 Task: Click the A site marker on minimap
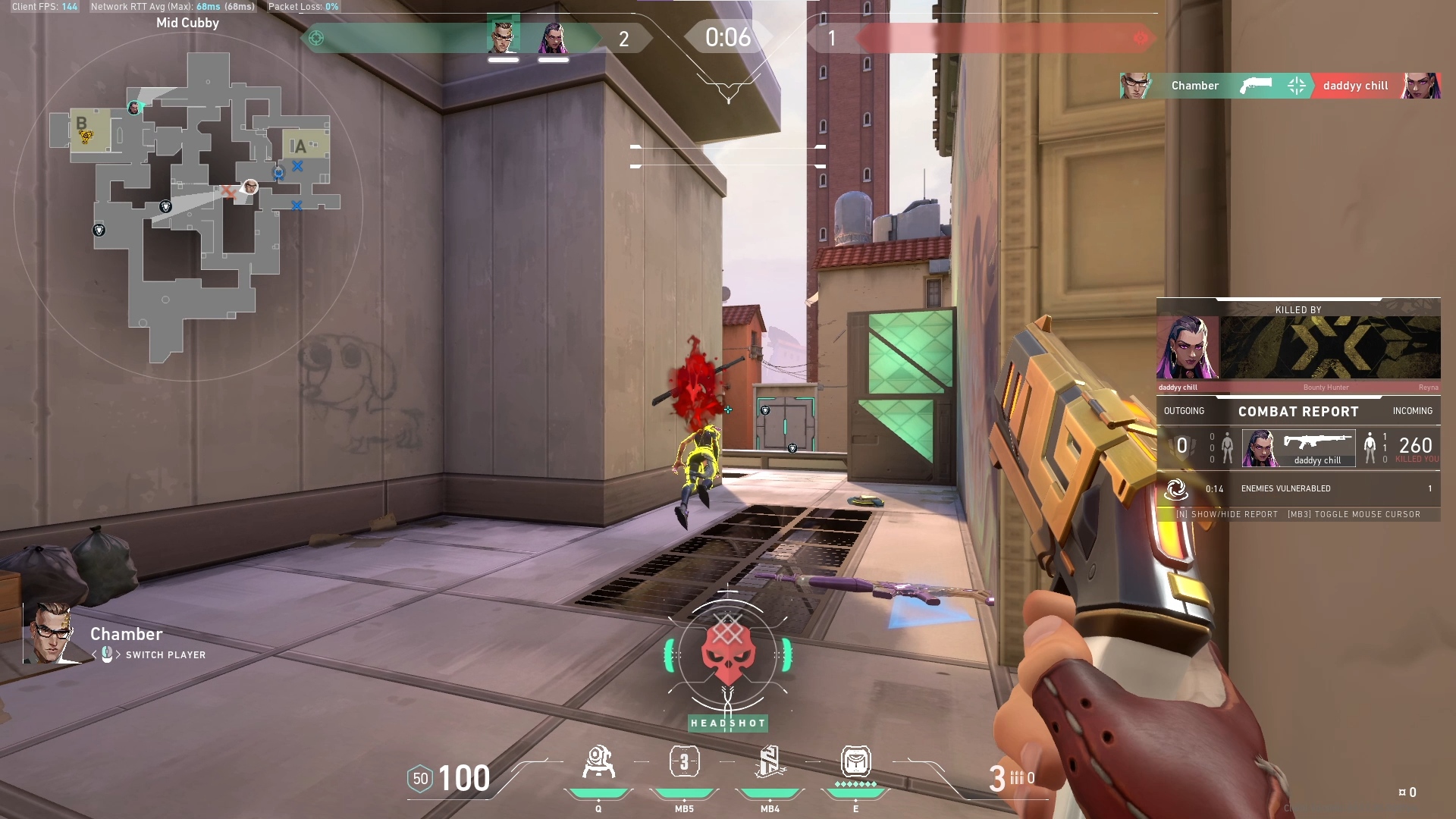coord(298,146)
